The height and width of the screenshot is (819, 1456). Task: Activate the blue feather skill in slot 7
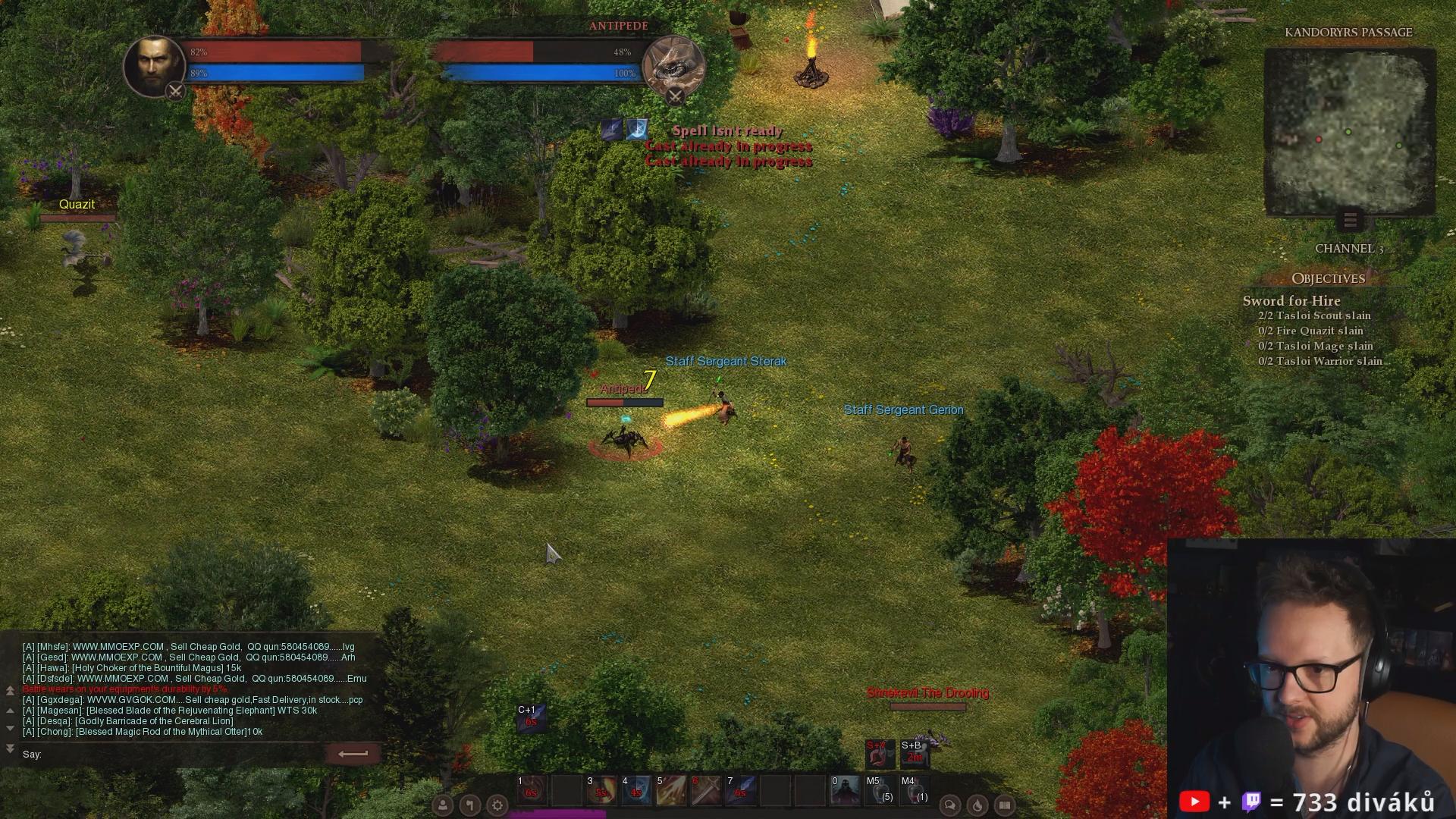(x=741, y=790)
